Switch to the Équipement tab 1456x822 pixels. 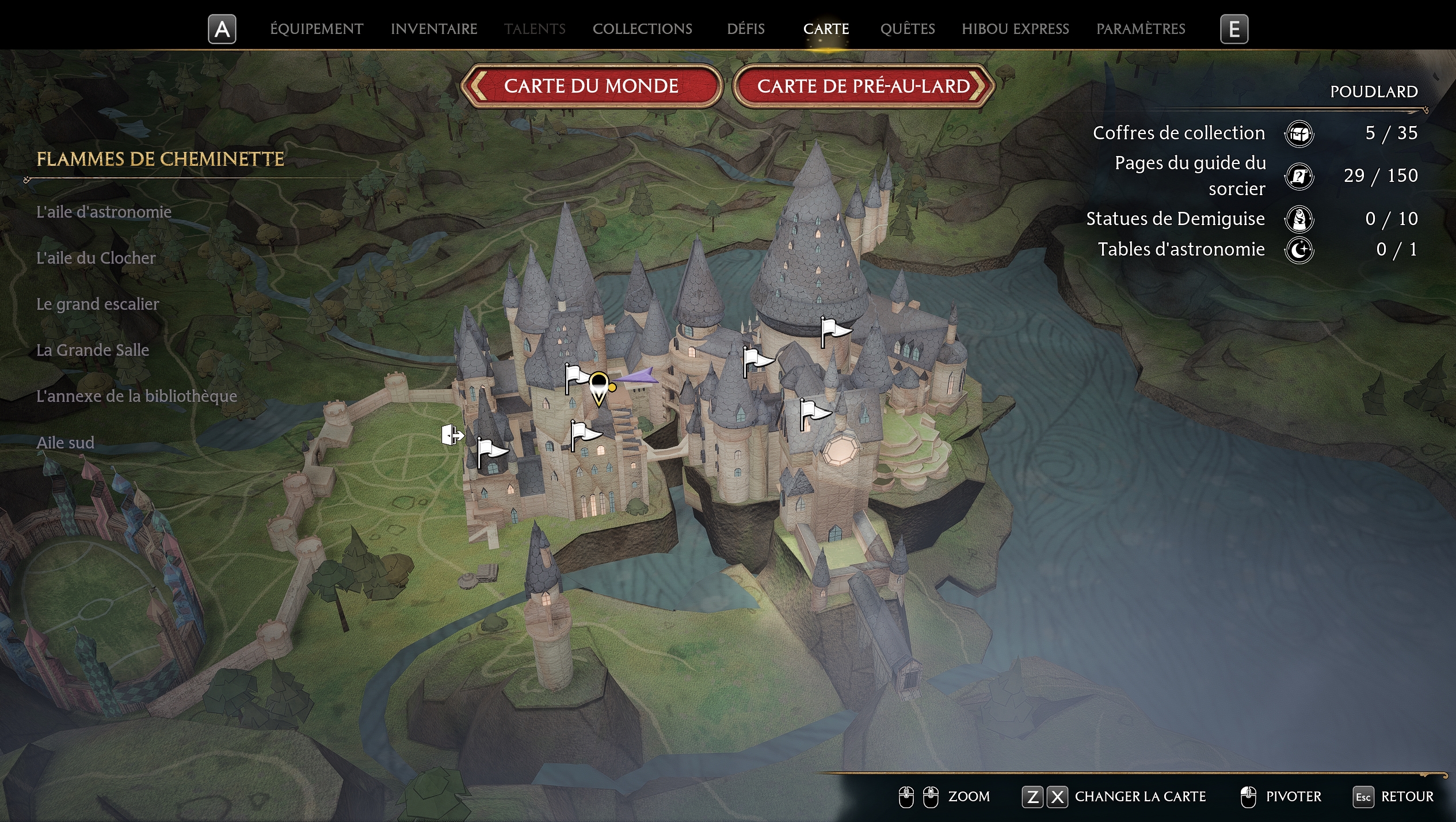[317, 29]
